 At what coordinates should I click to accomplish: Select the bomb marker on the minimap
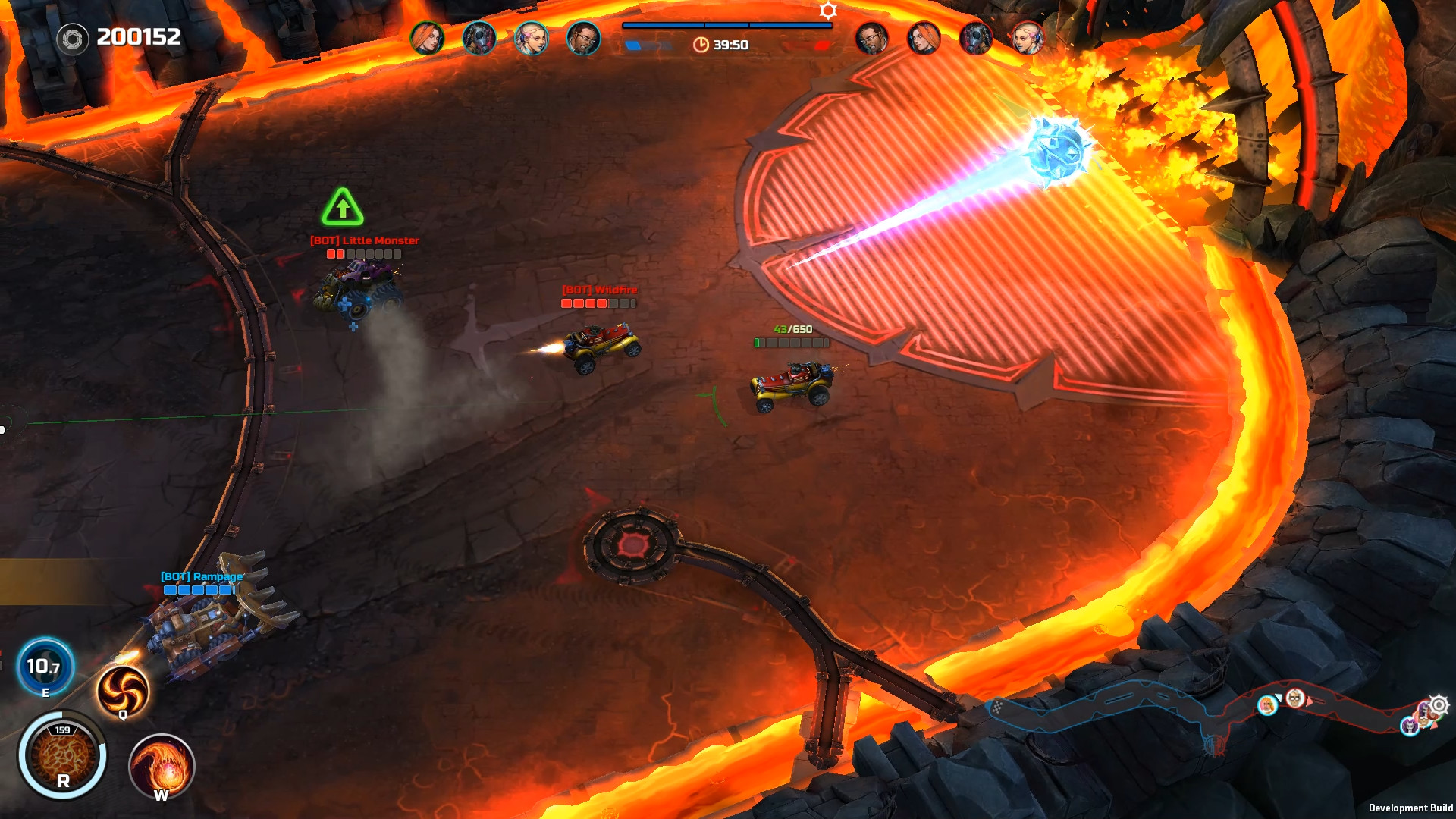[1438, 705]
